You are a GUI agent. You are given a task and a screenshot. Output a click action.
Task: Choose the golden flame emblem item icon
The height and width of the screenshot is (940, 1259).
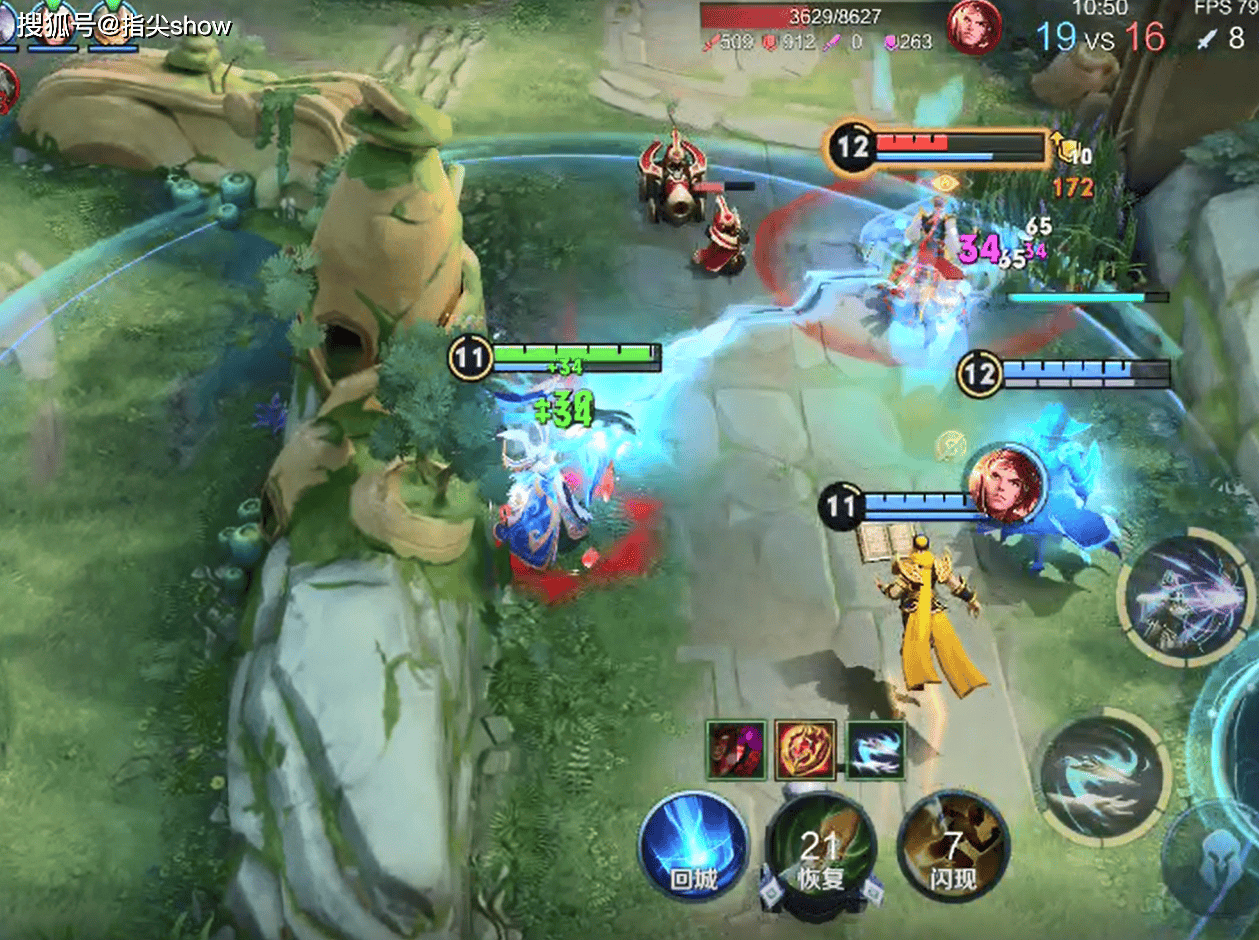pyautogui.click(x=806, y=750)
